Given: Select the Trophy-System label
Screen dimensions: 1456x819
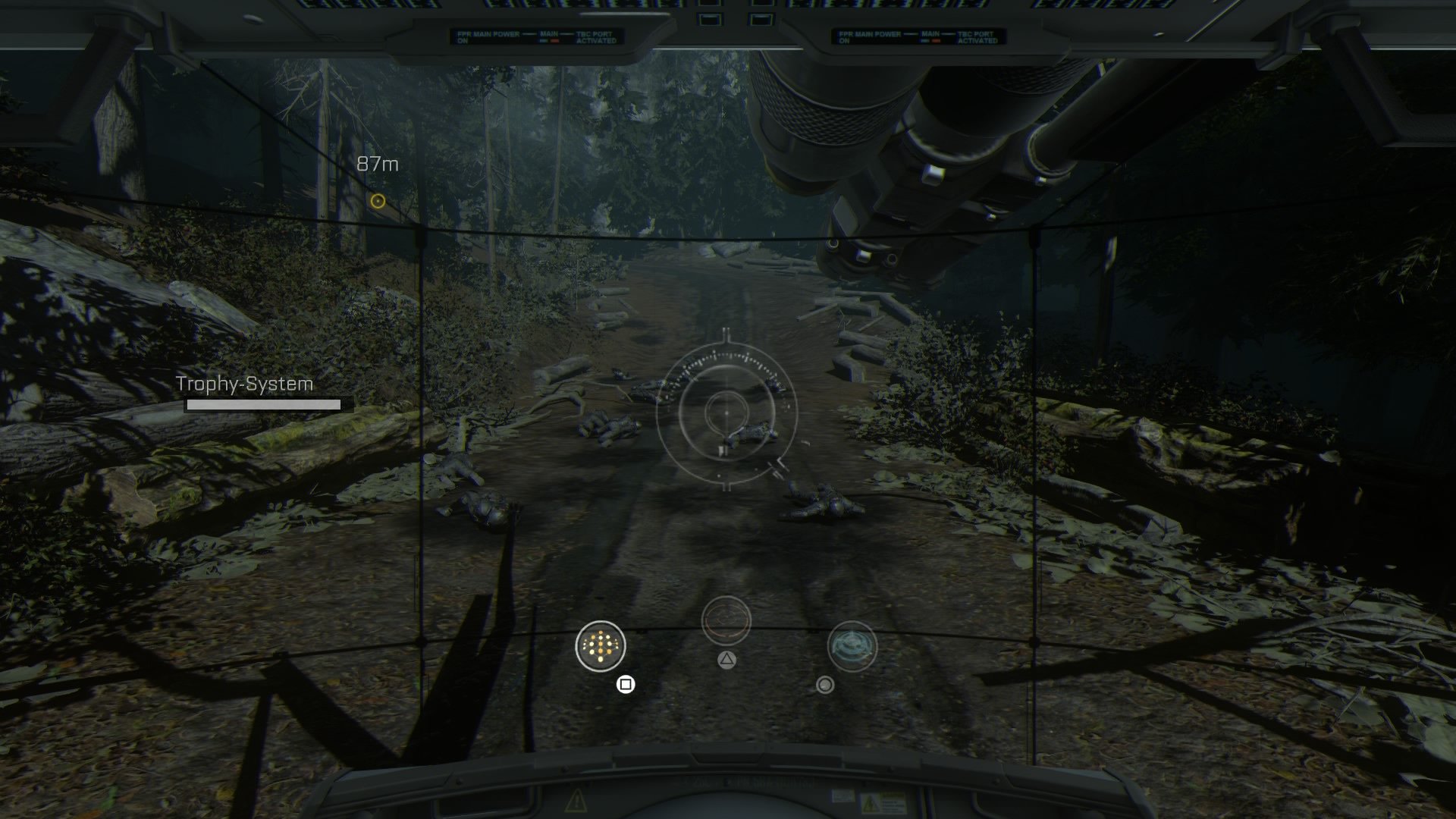Looking at the screenshot, I should [245, 384].
